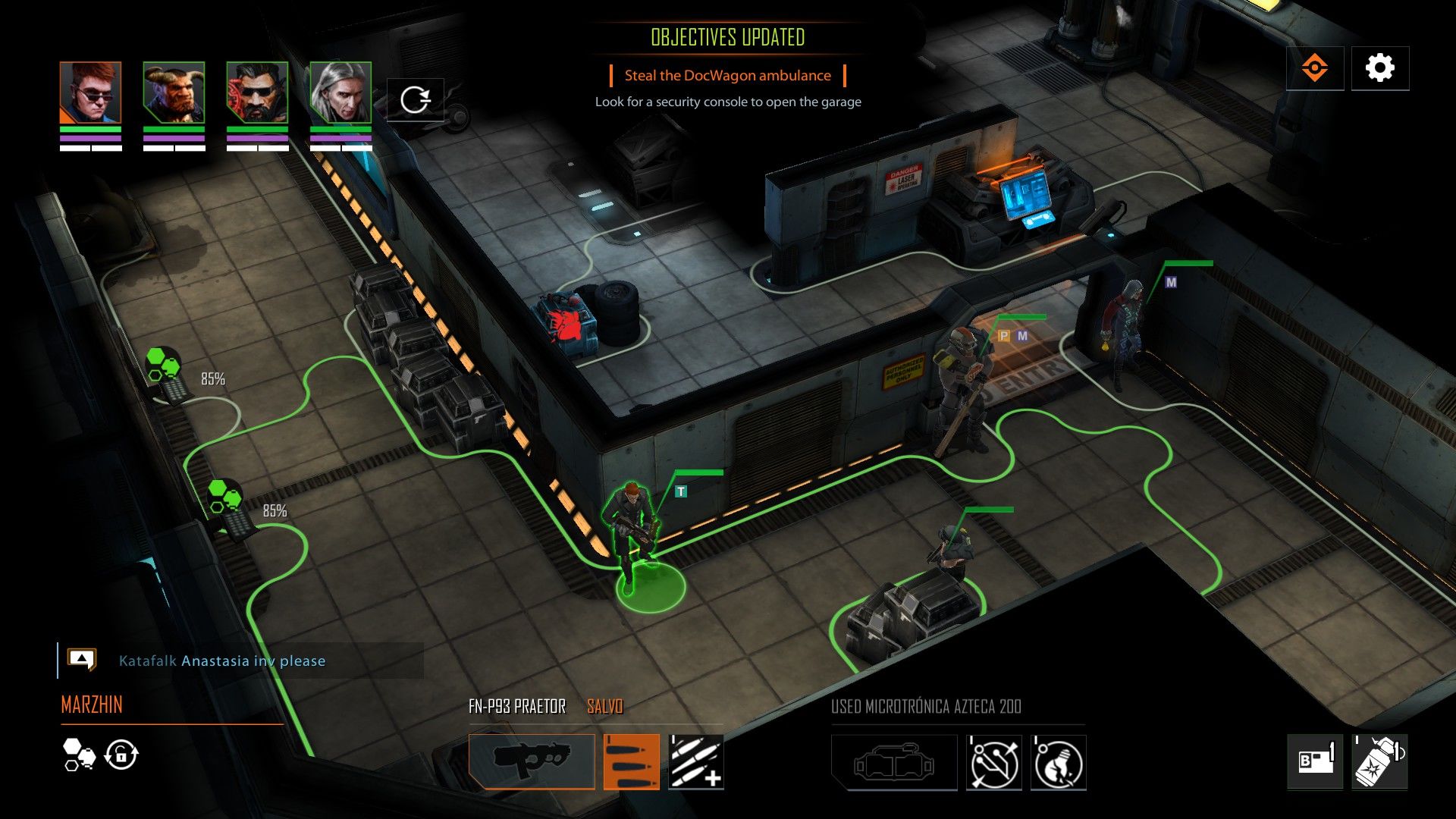Choose the bearded character with red tattoo
This screenshot has width=1456, height=819.
click(x=257, y=93)
